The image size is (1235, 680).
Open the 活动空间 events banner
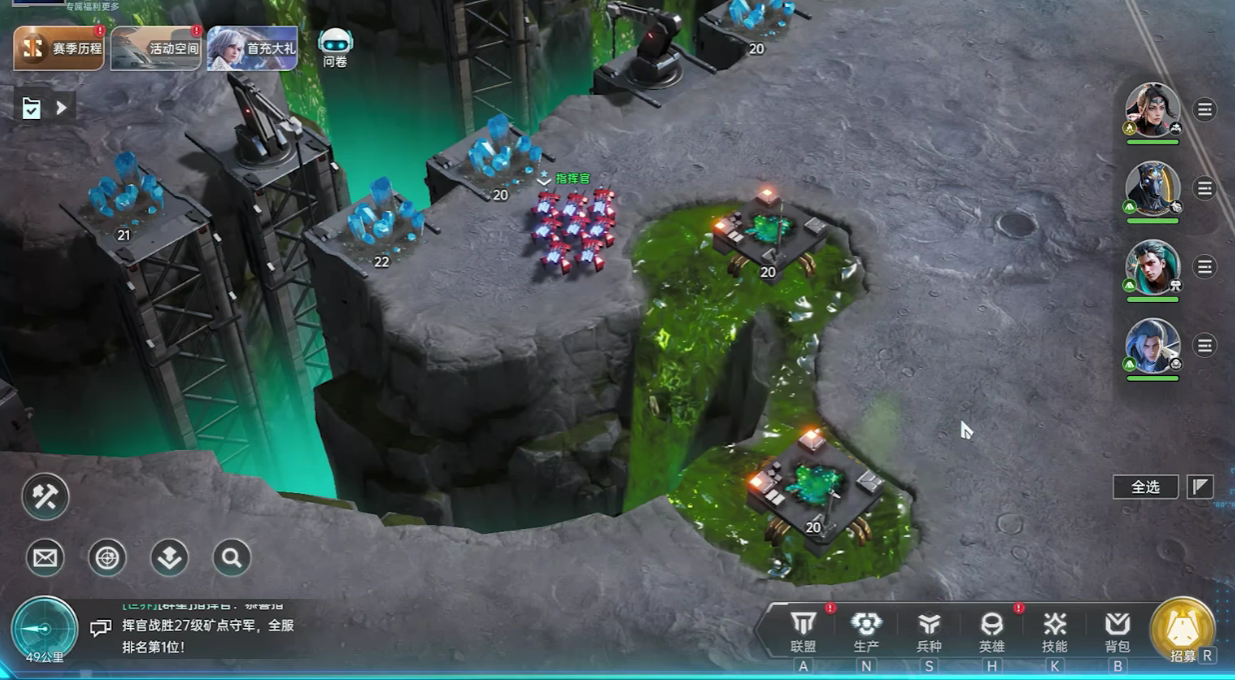[156, 48]
